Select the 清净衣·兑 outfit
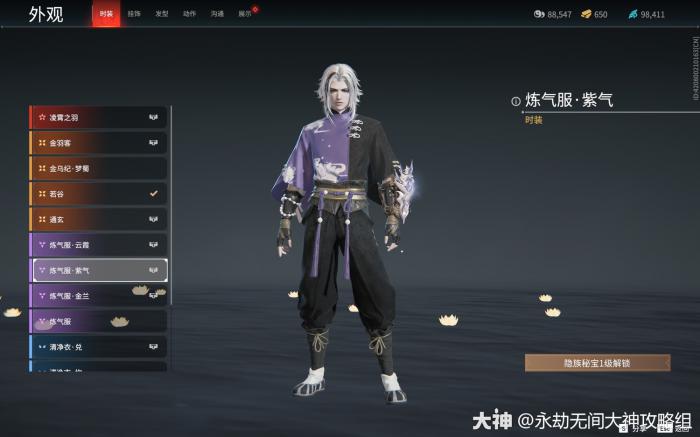This screenshot has width=700, height=437. point(98,347)
